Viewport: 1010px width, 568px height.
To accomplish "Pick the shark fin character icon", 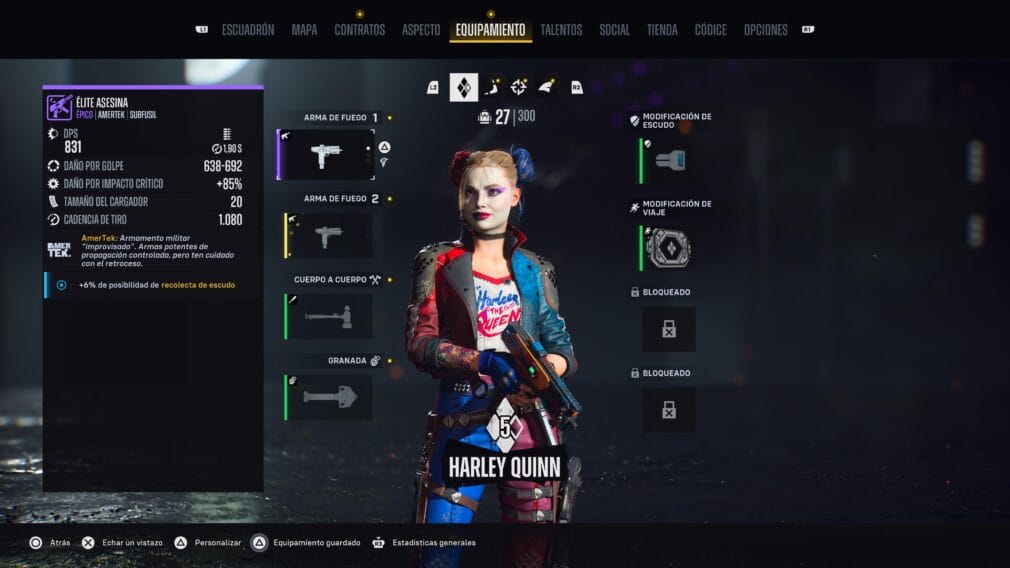I will pos(546,87).
